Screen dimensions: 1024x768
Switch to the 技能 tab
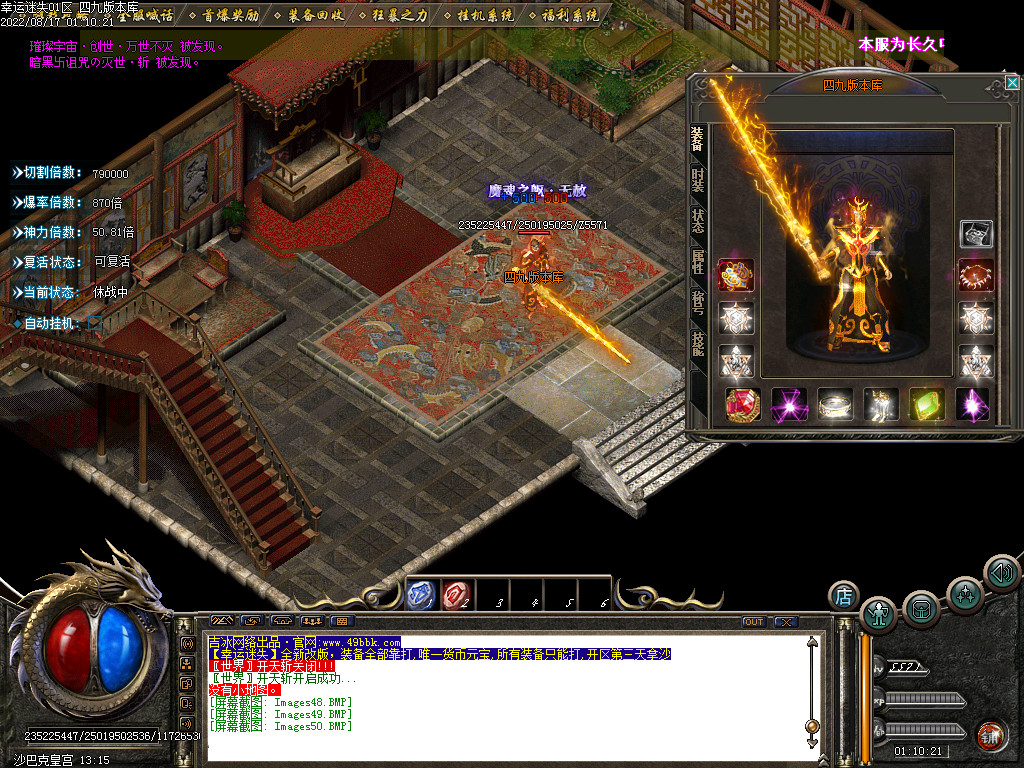click(x=697, y=344)
